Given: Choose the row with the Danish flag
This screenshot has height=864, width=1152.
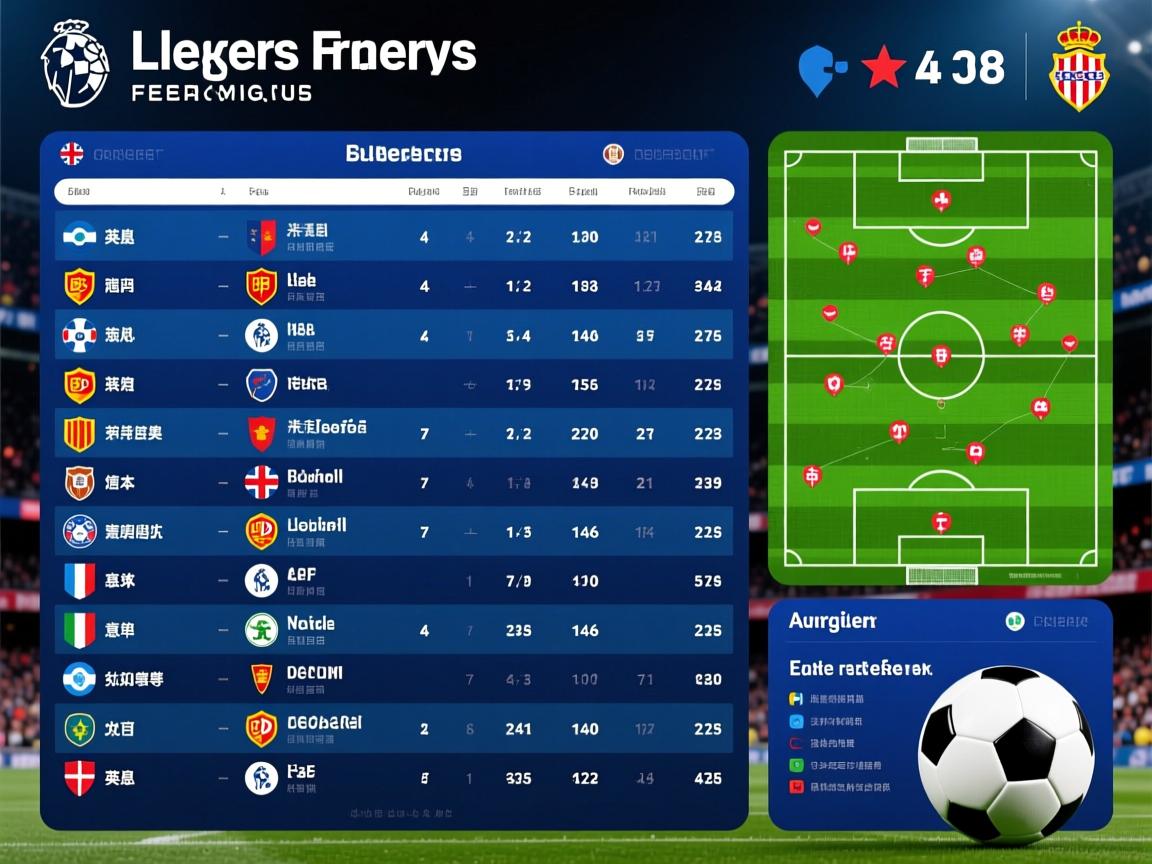Looking at the screenshot, I should click(x=80, y=777).
